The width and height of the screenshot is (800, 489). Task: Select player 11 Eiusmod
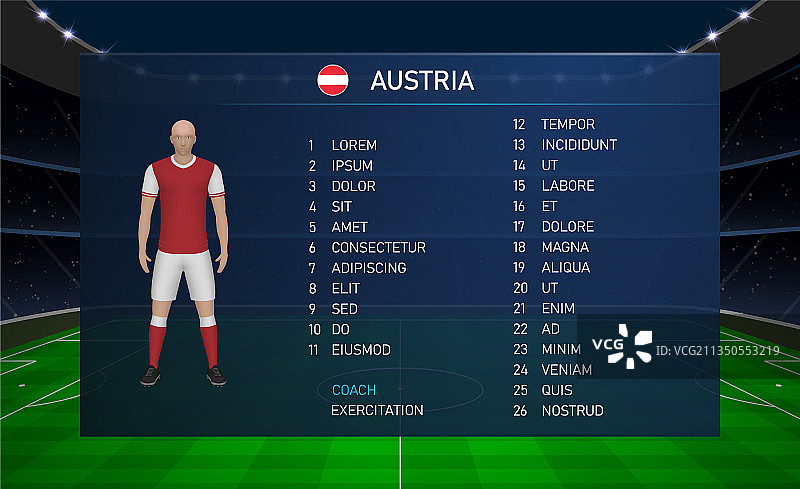pos(361,350)
